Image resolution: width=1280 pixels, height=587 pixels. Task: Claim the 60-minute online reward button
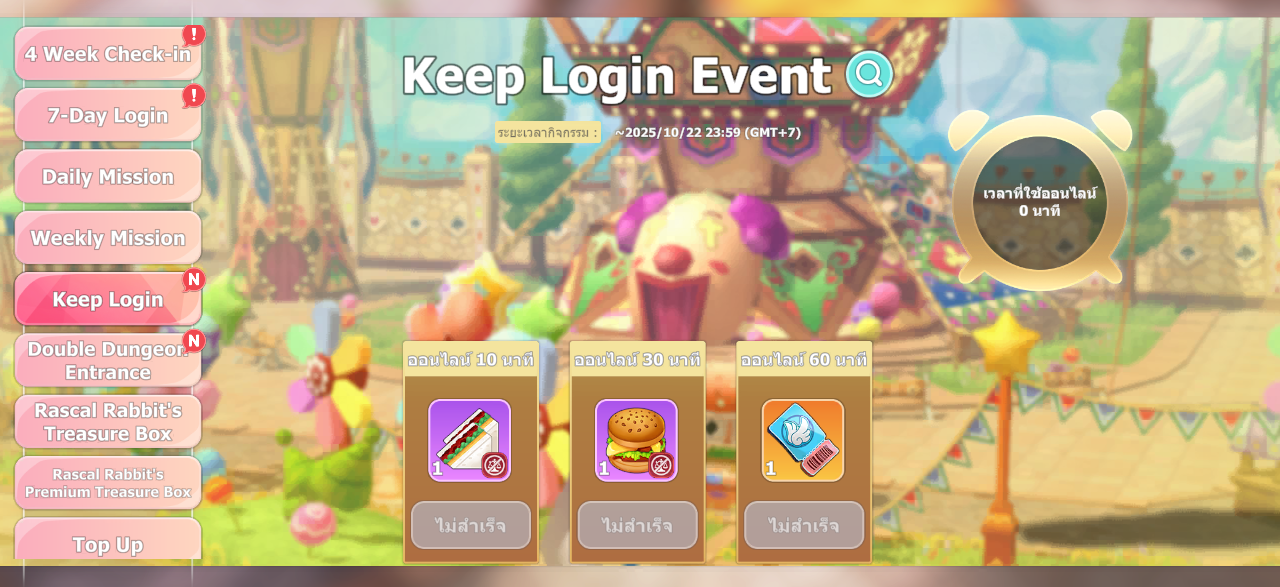[804, 525]
